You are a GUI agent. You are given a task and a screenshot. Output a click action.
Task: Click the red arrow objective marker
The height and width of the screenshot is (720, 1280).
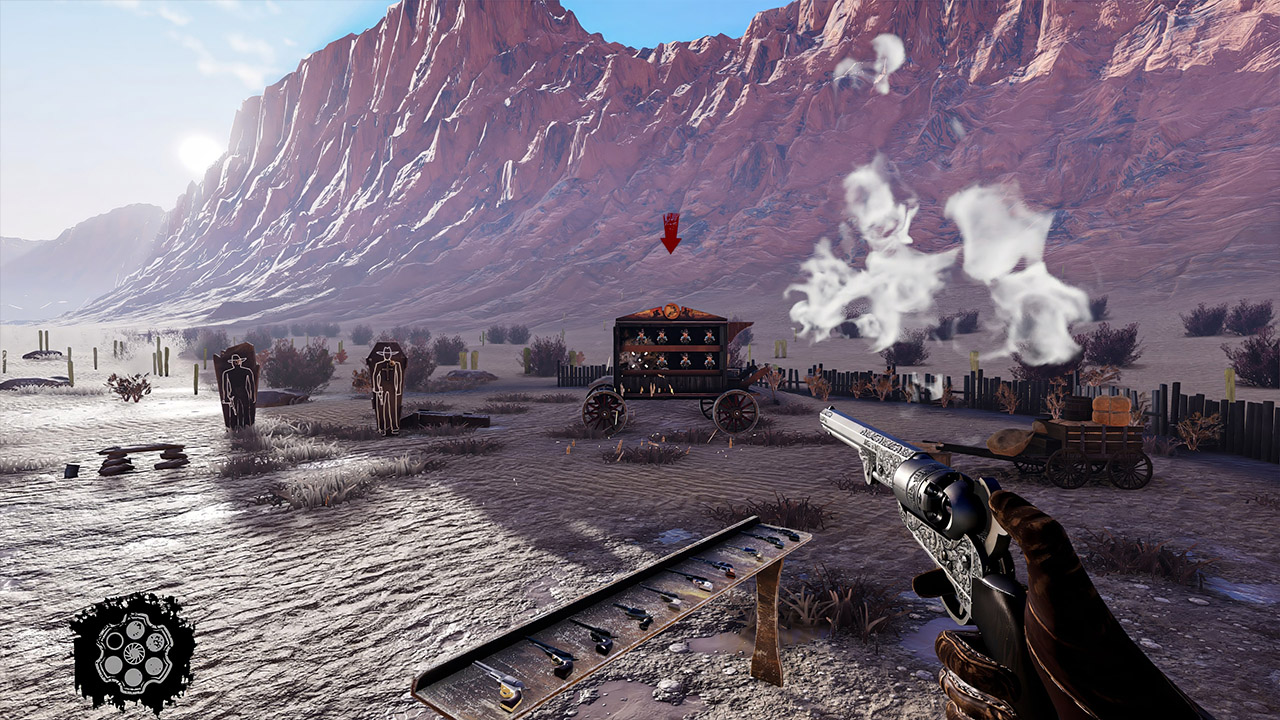tap(671, 232)
